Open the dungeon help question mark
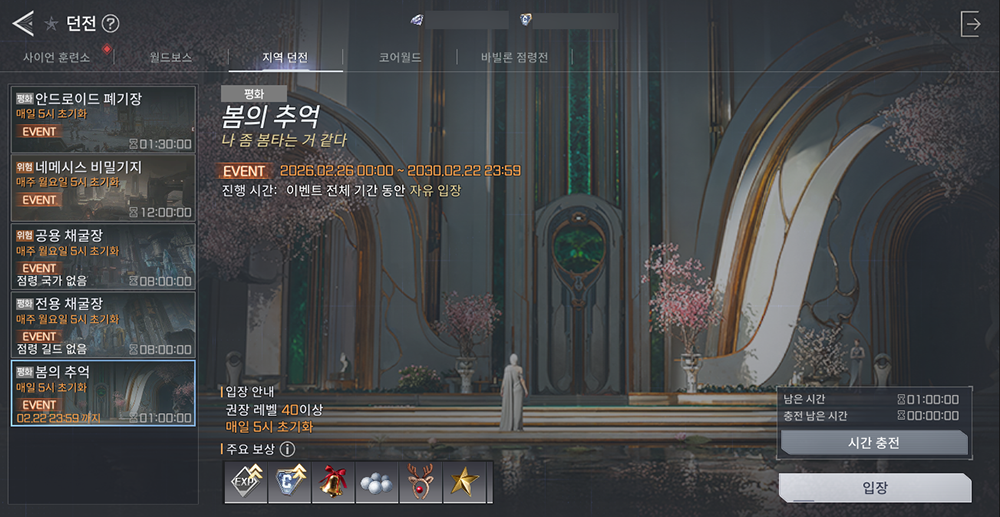Screen dimensions: 1000x517 point(111,23)
